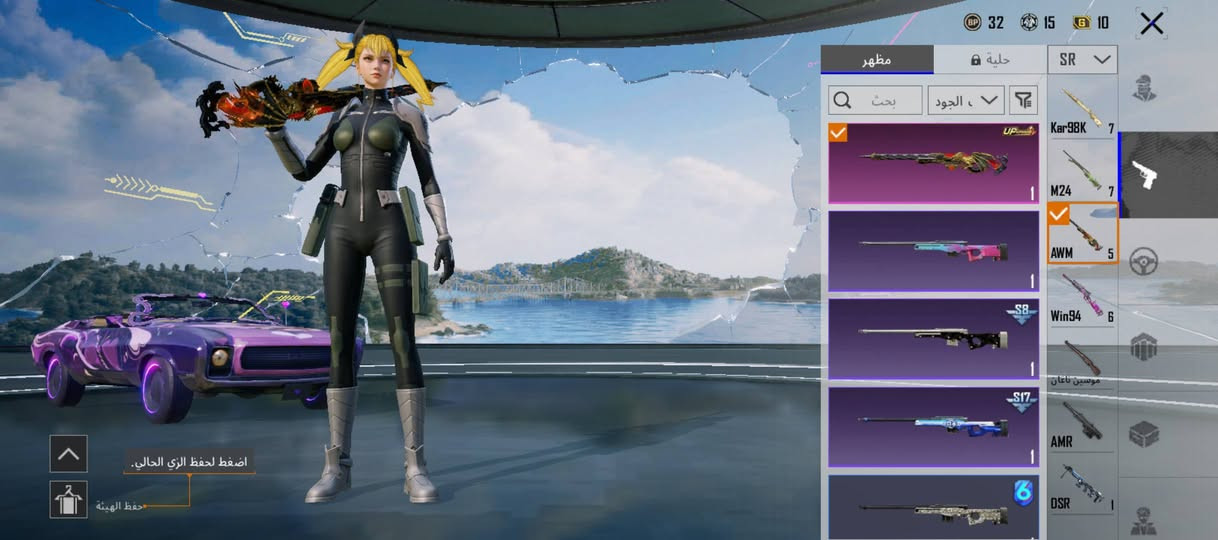The height and width of the screenshot is (540, 1218).
Task: Select the DSR weapon entry
Action: [x=1083, y=485]
